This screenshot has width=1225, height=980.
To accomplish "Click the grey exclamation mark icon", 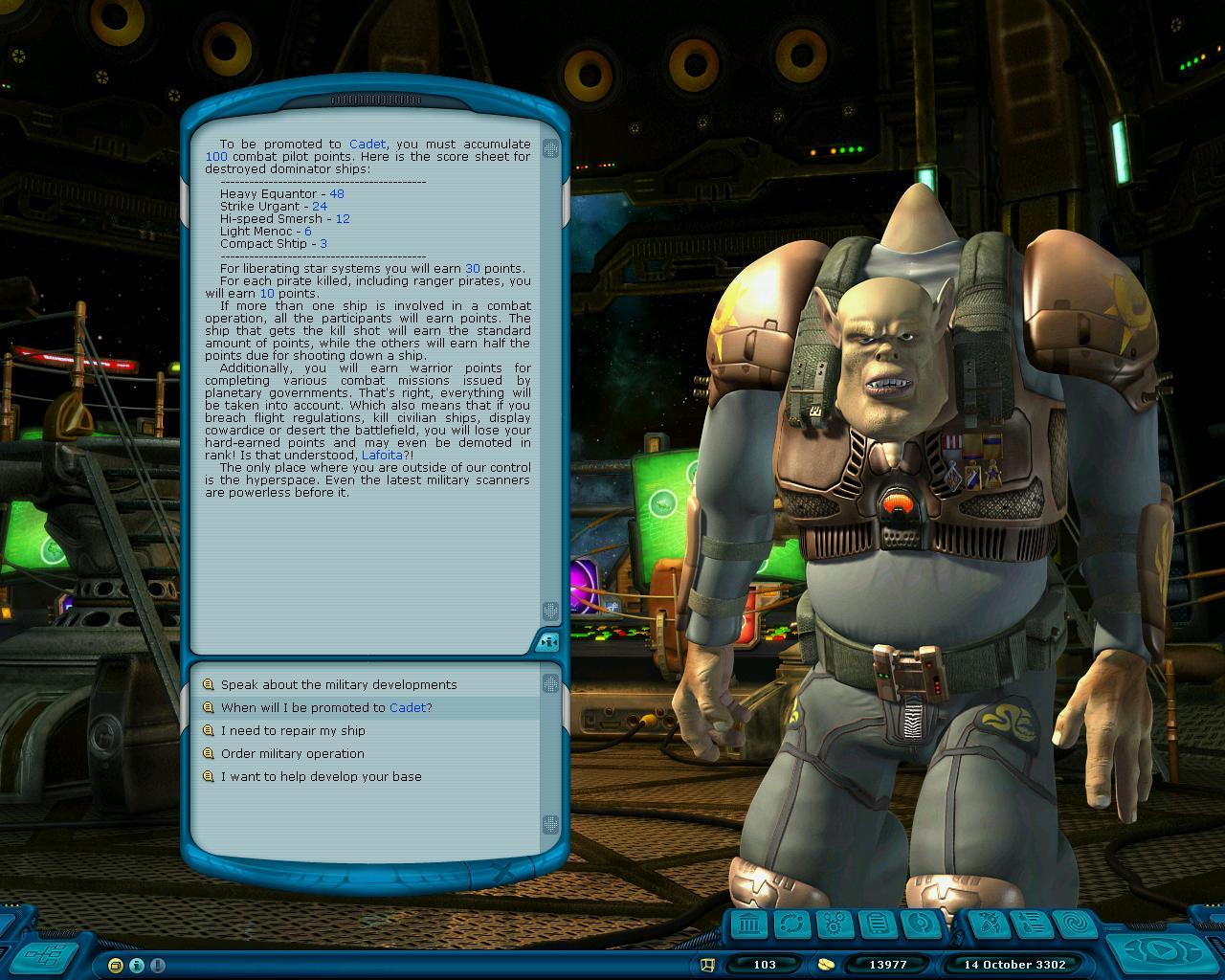I will coord(158,966).
